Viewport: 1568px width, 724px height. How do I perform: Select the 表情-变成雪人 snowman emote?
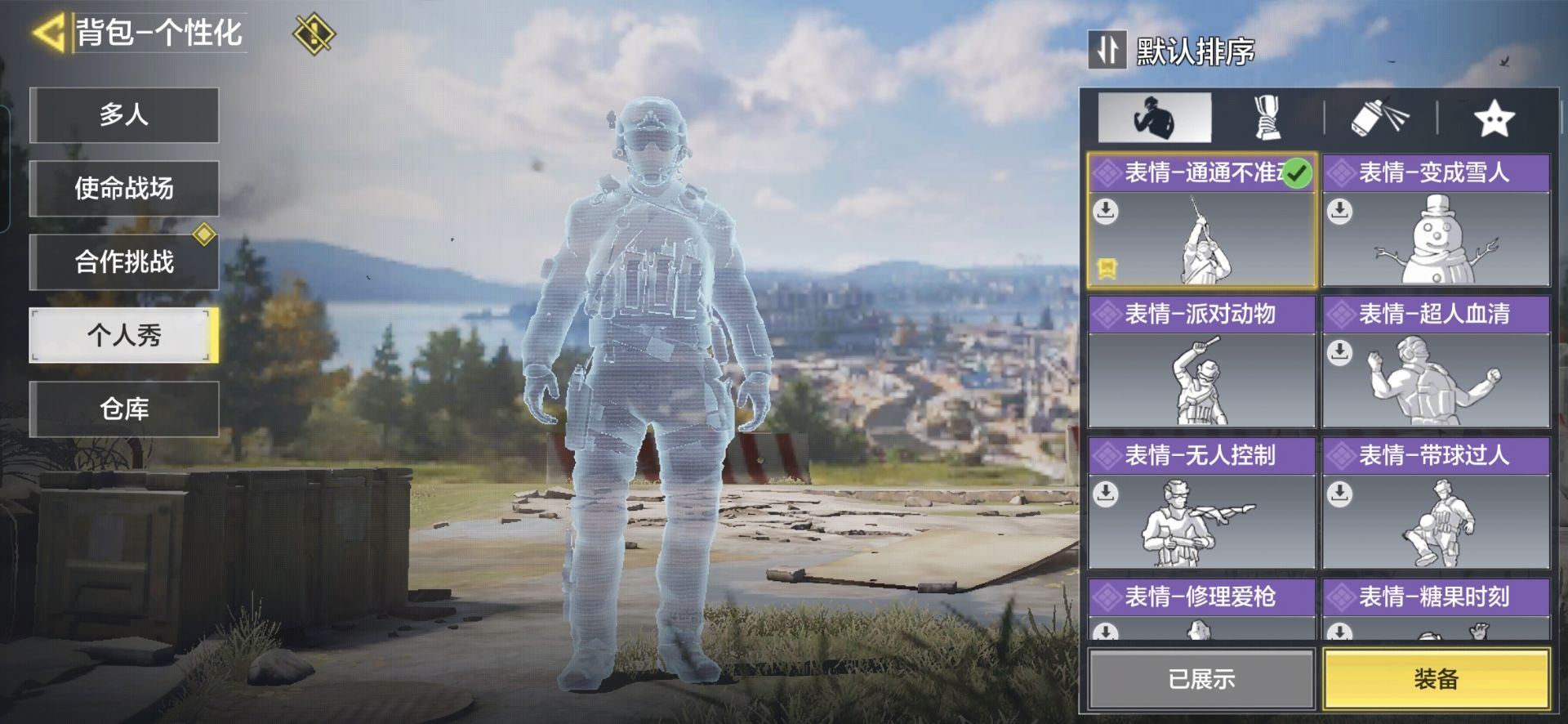[1436, 221]
